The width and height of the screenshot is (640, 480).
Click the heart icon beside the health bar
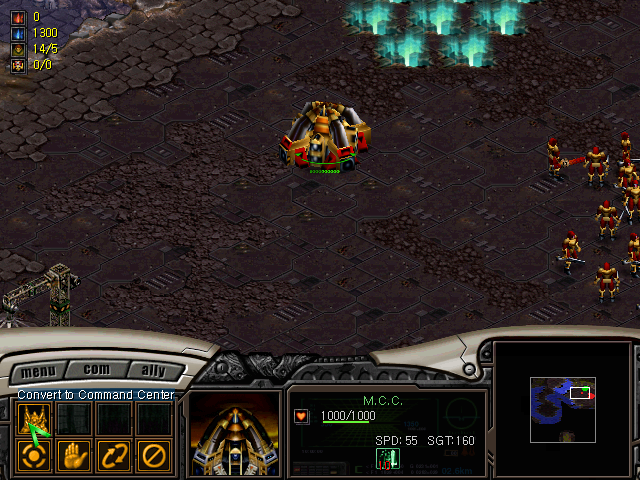pos(301,416)
